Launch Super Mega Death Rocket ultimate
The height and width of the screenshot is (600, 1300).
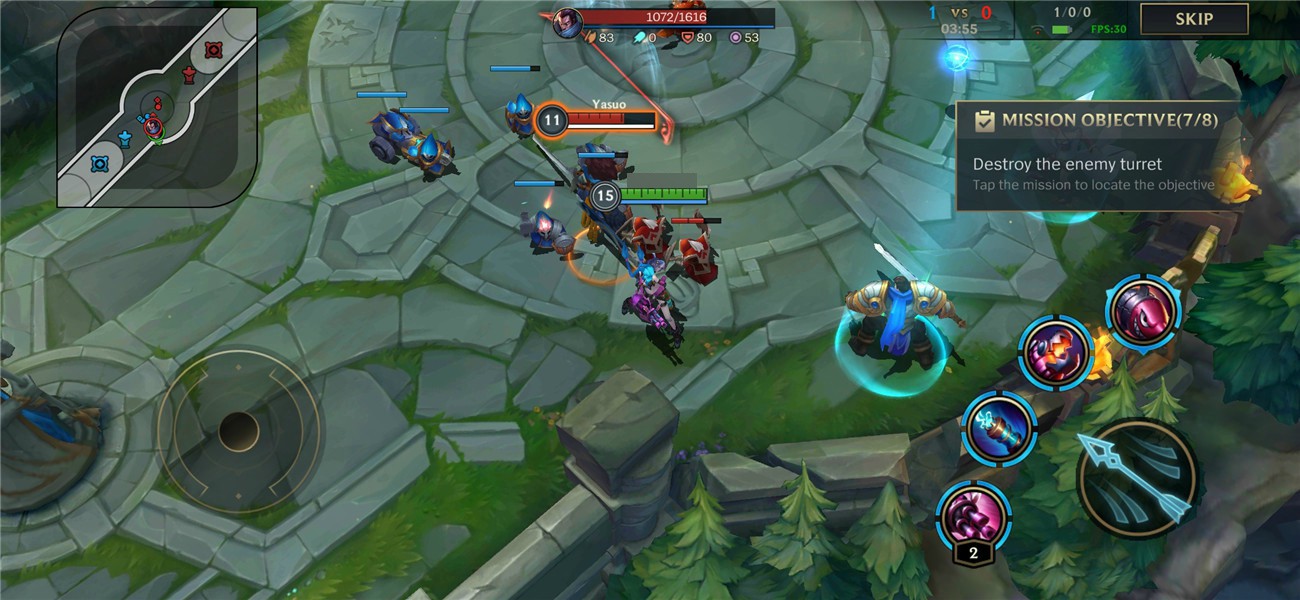[1141, 311]
